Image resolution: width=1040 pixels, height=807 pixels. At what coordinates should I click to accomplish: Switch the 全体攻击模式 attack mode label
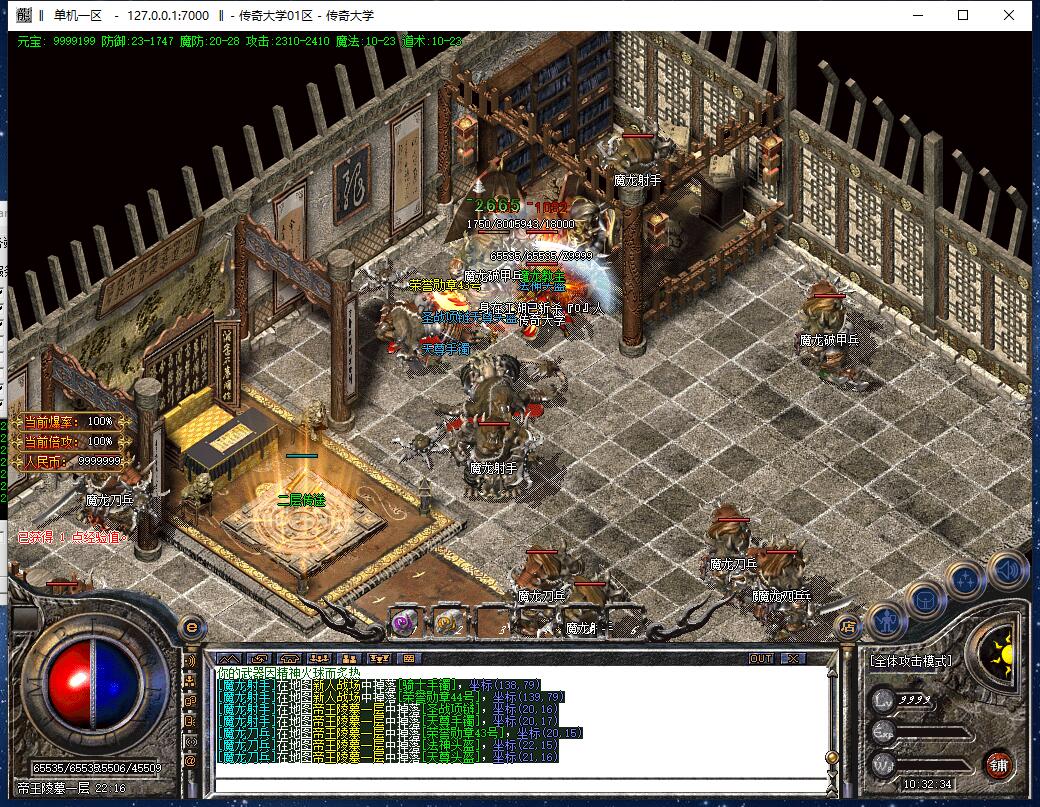coord(910,661)
